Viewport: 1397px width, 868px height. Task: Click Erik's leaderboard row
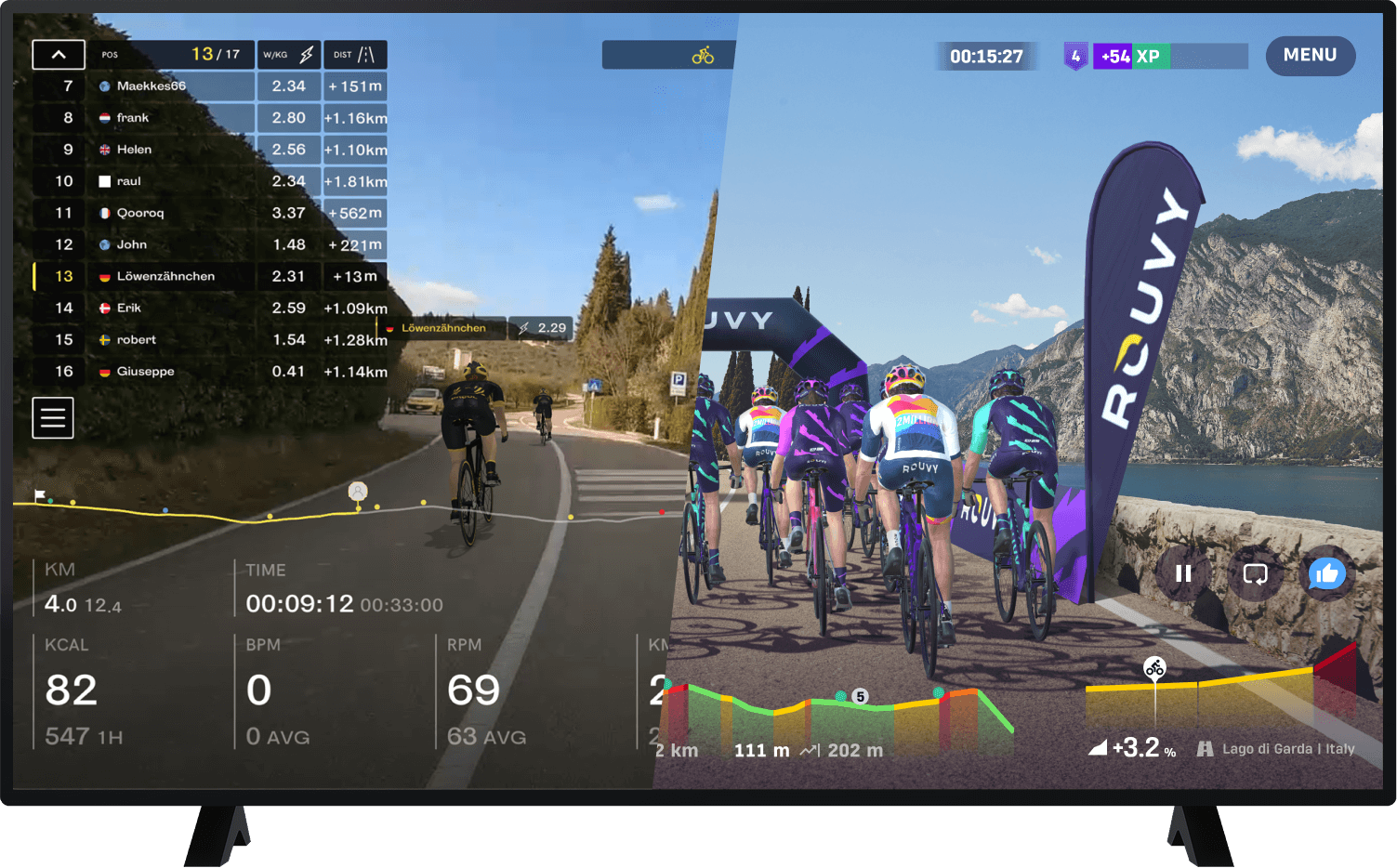point(128,308)
